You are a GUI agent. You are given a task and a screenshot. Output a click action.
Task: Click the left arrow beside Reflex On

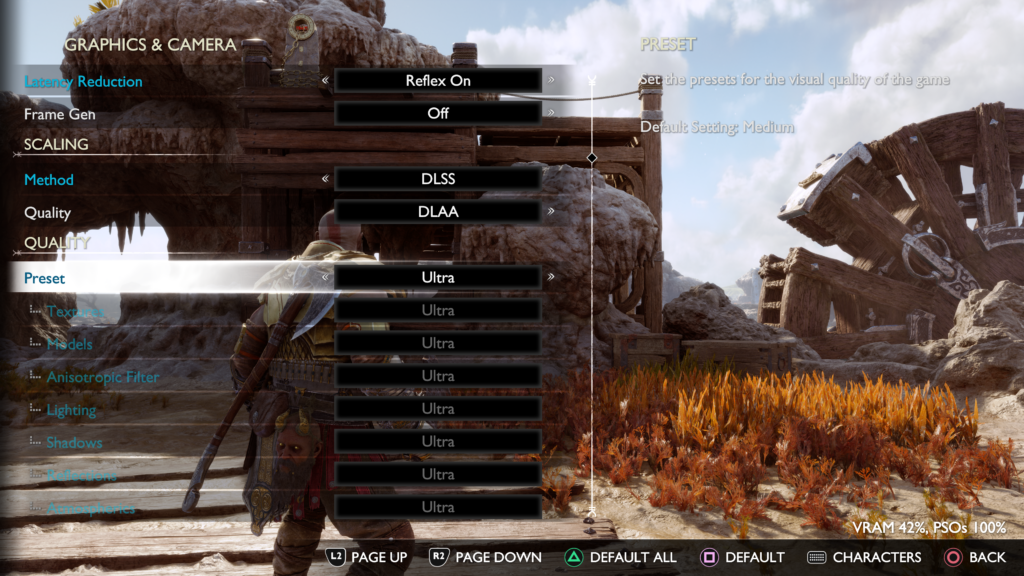324,81
